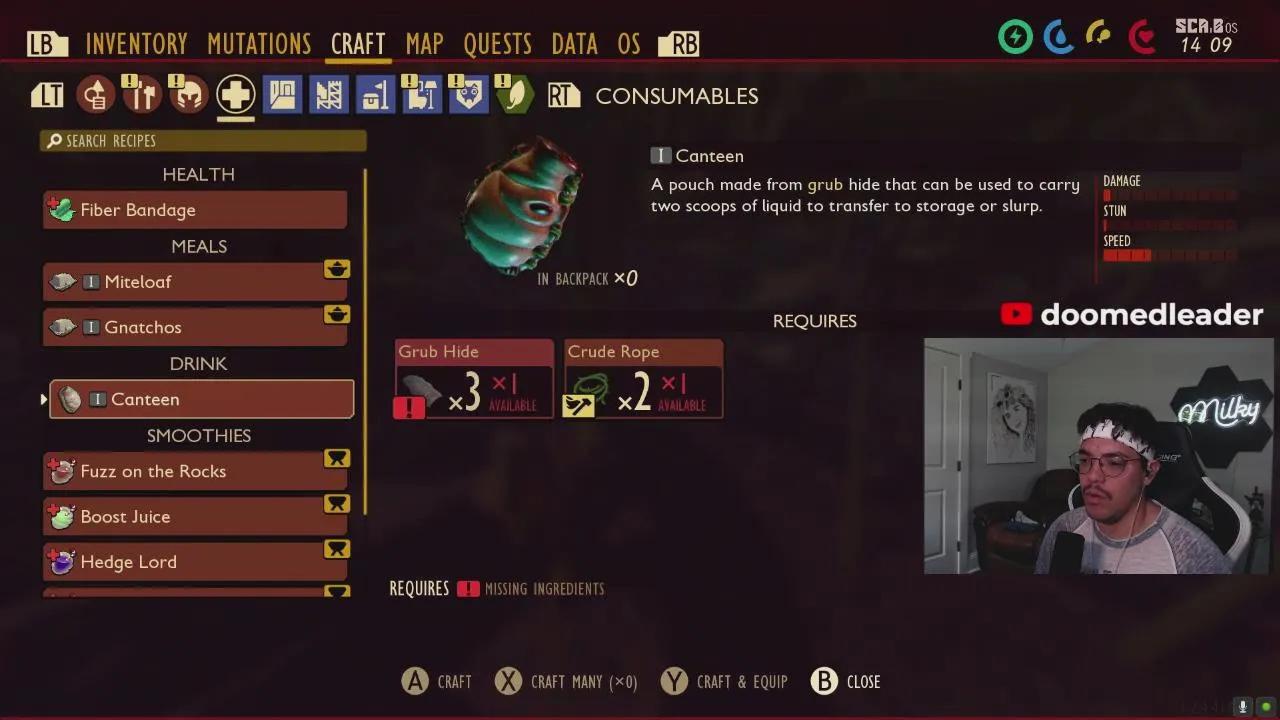Screen dimensions: 1280x720
Task: Open the Craft tab
Action: [x=357, y=43]
